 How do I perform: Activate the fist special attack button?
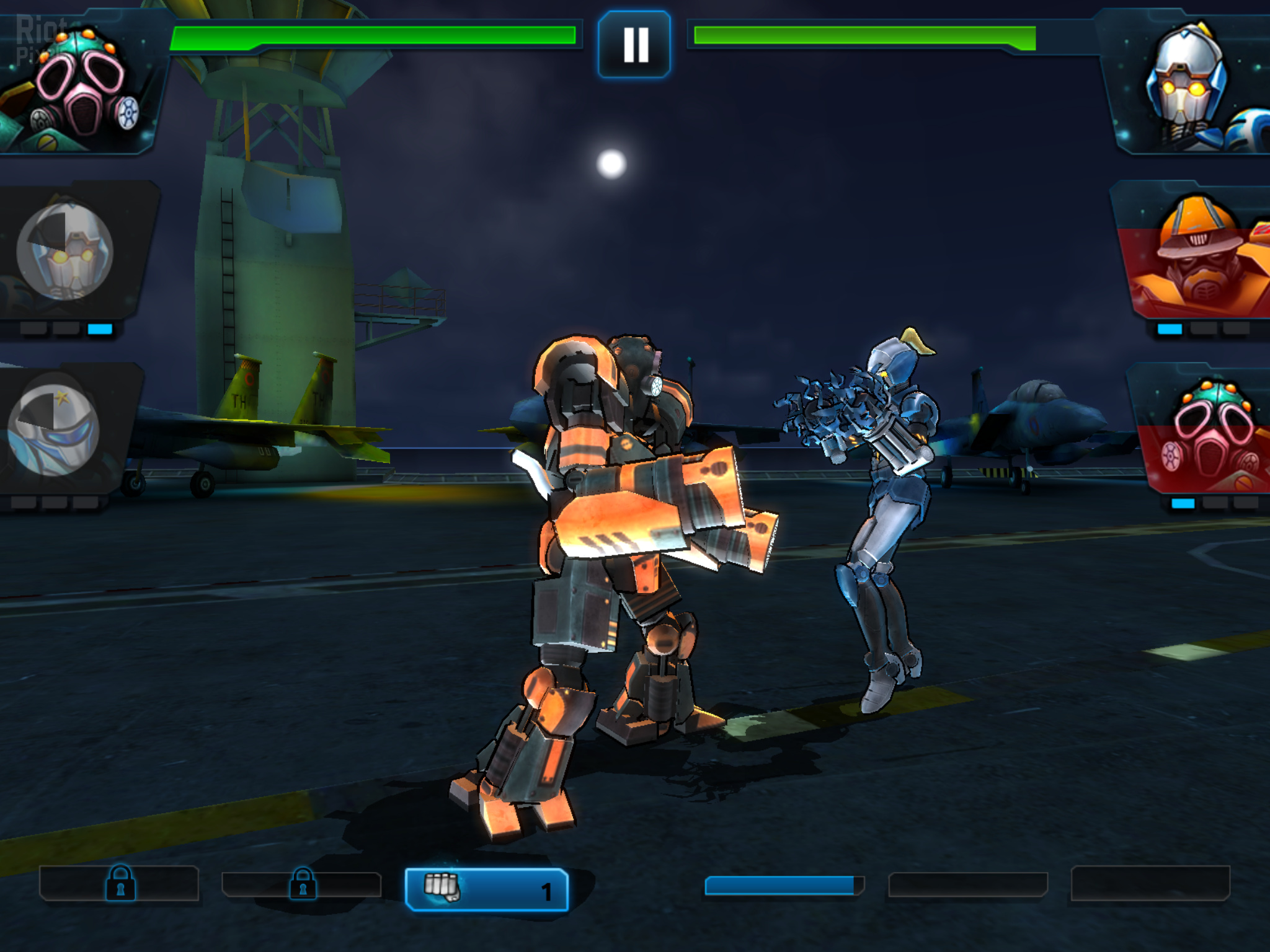[487, 889]
